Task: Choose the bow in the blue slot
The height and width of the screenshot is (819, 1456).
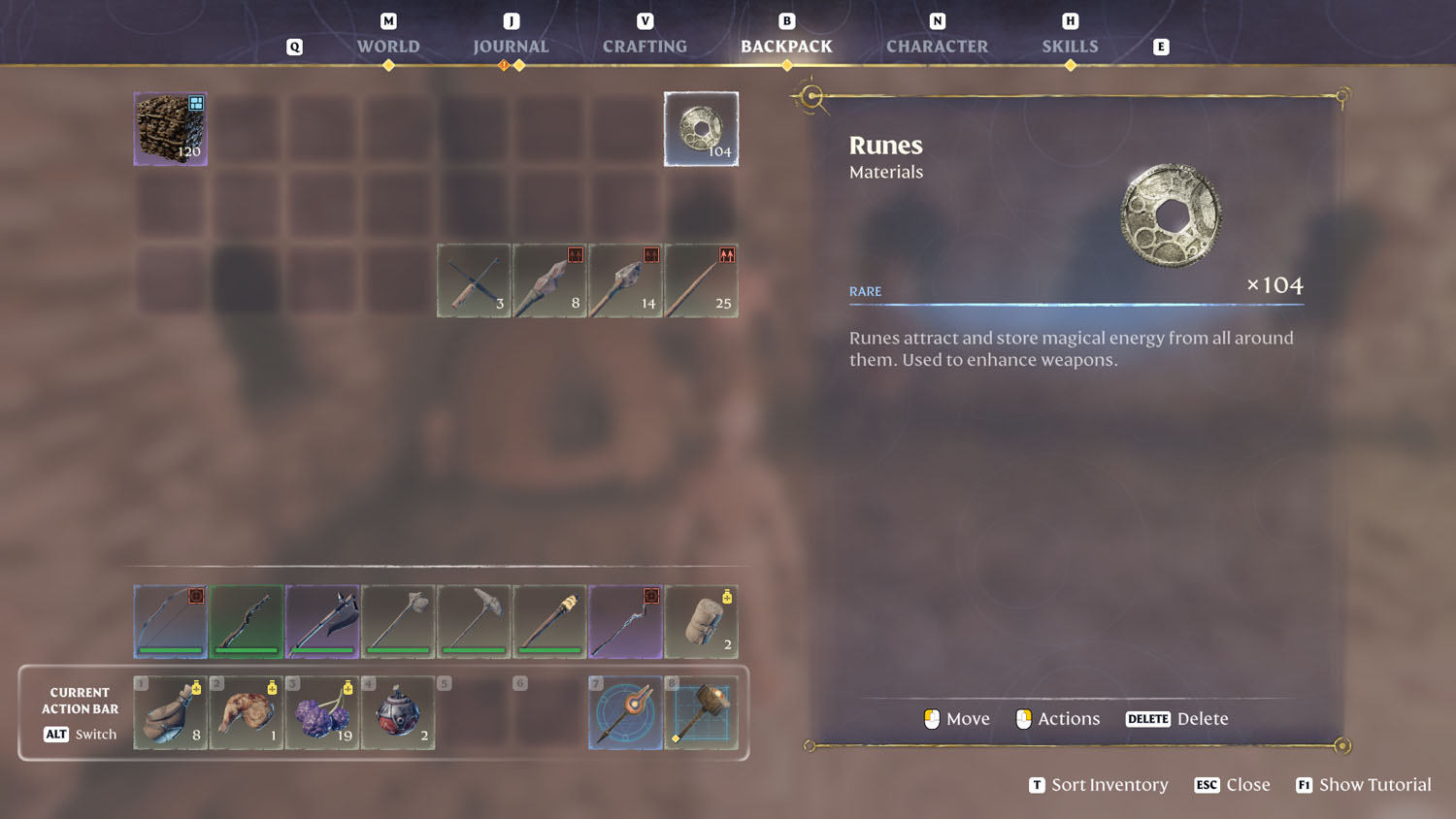Action: [x=171, y=621]
